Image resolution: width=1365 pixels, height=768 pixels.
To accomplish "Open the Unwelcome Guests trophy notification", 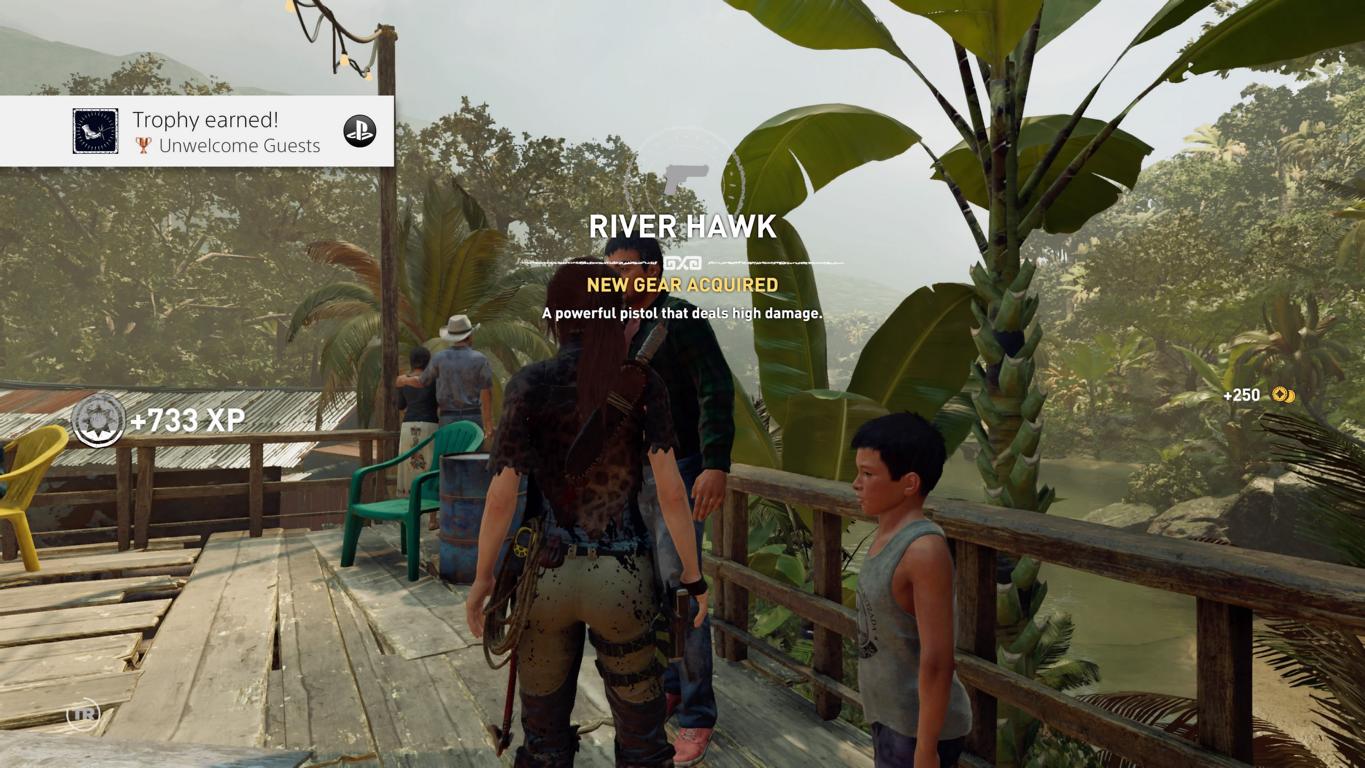I will pos(228,132).
